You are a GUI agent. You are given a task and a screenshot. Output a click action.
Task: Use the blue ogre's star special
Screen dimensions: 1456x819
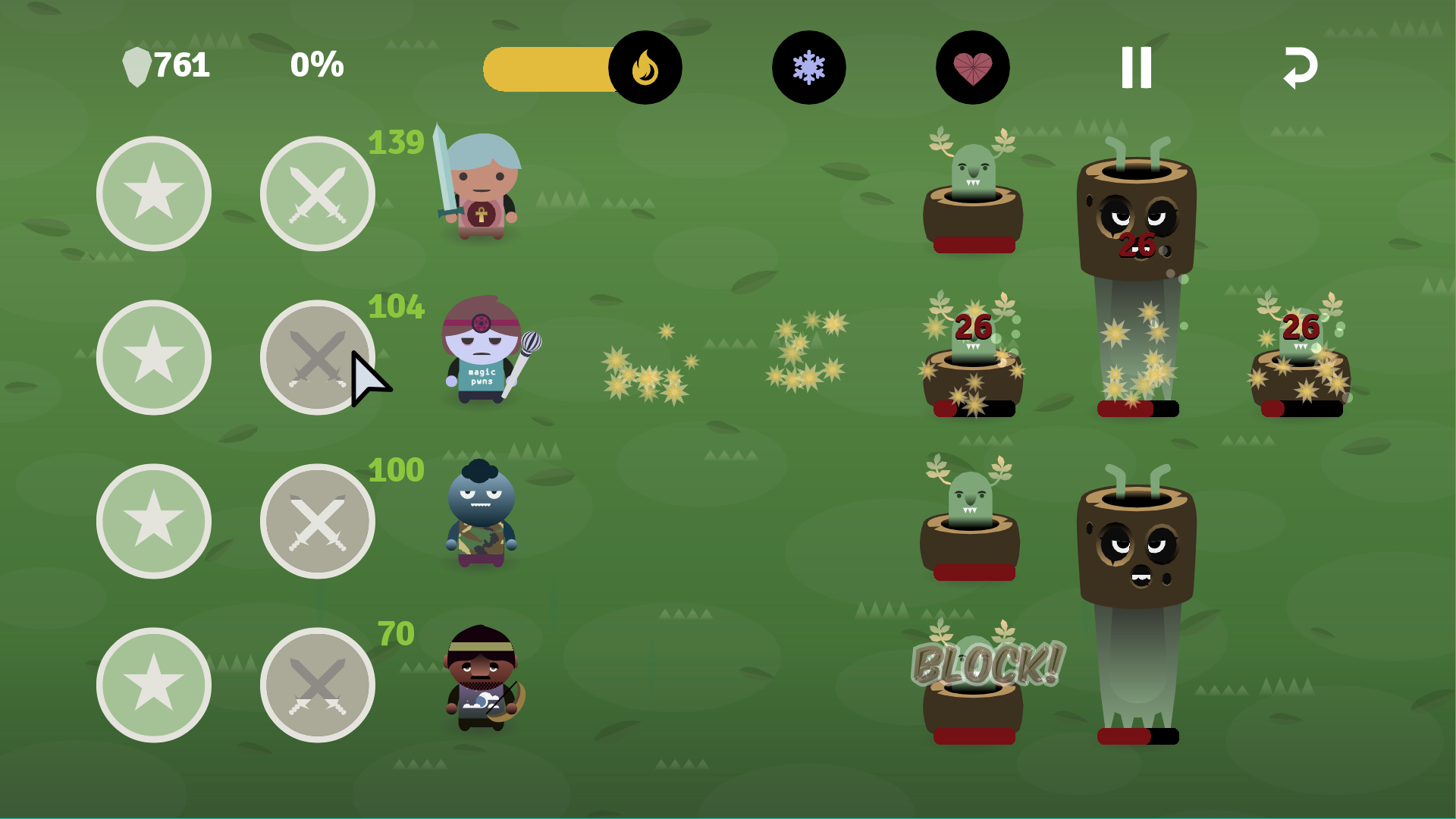pos(154,521)
